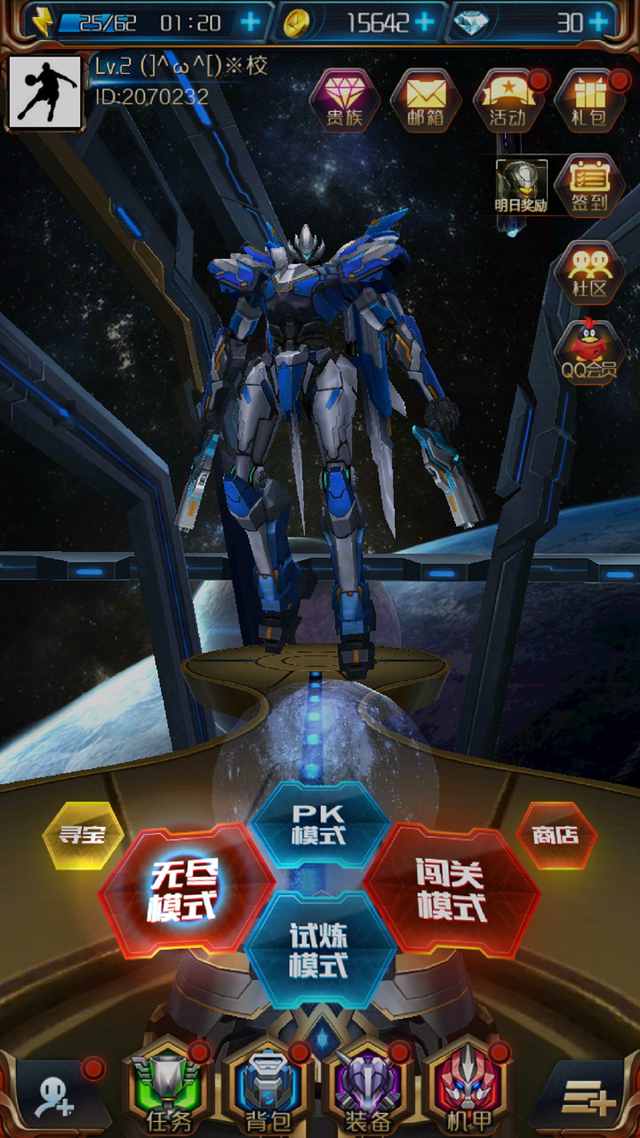Add diamonds using the plus button
Screen dimensions: 640x1138
click(598, 21)
